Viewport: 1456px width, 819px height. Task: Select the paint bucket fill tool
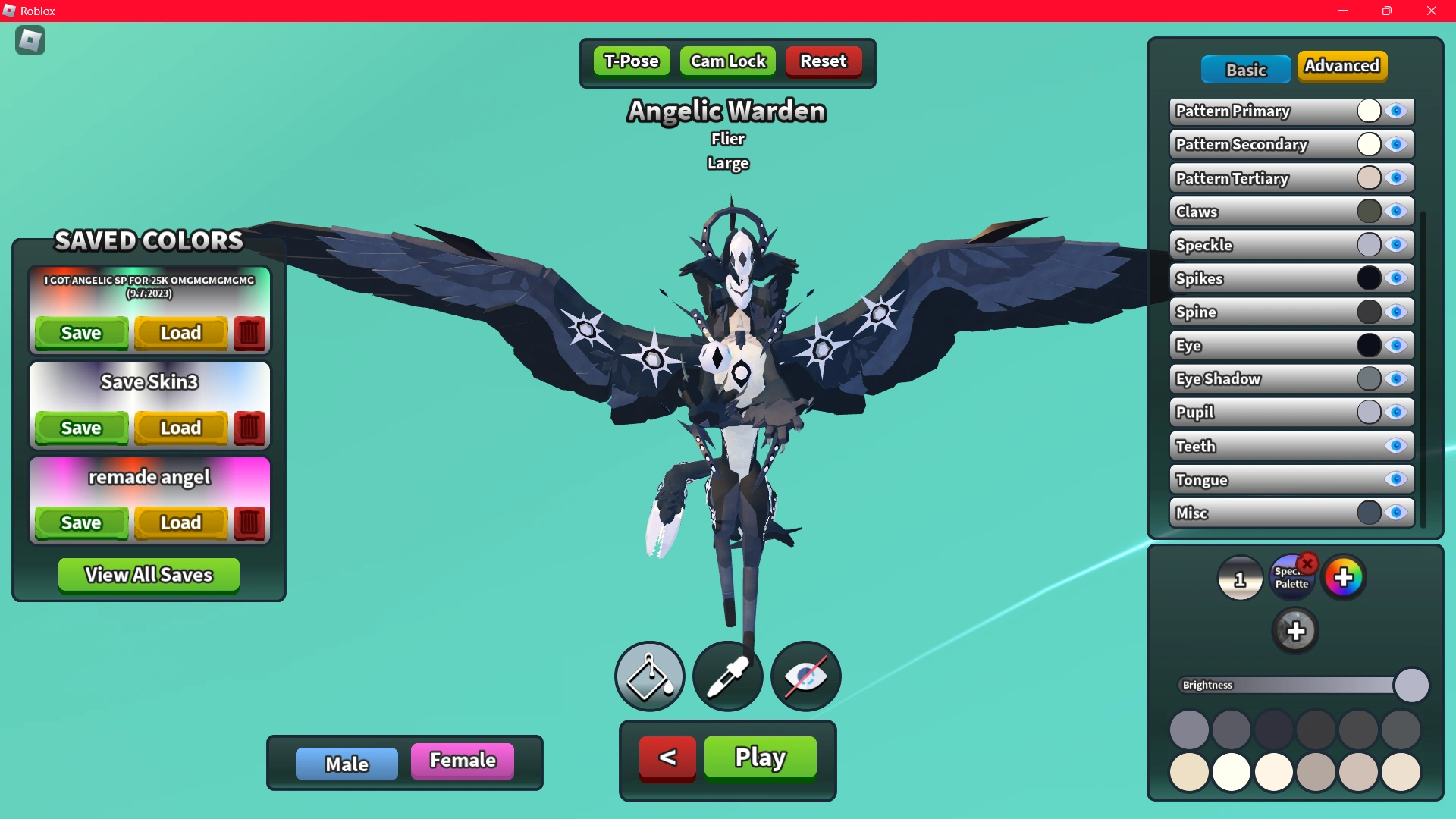(x=649, y=676)
